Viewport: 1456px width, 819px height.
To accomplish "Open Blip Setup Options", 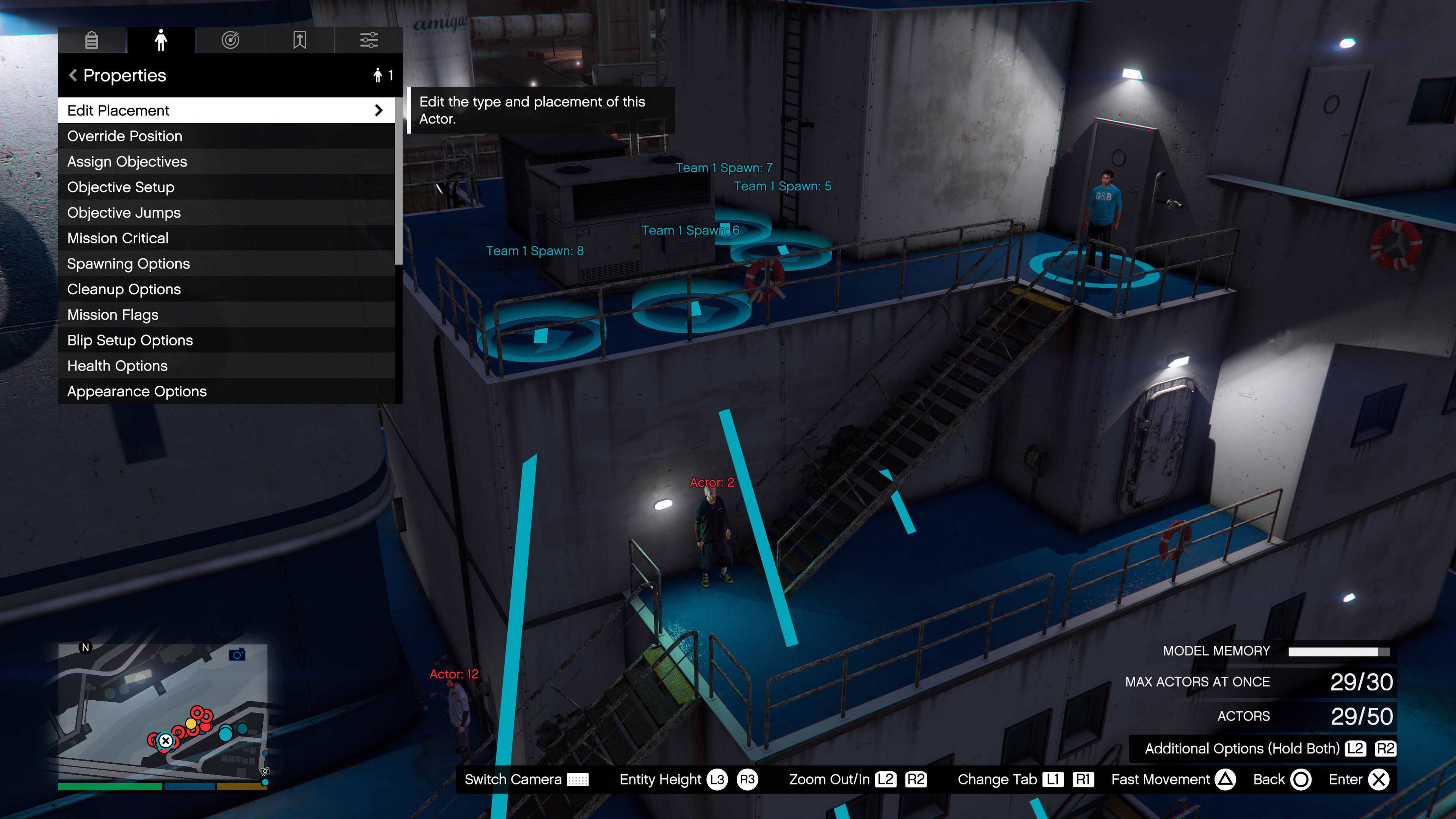I will click(226, 340).
